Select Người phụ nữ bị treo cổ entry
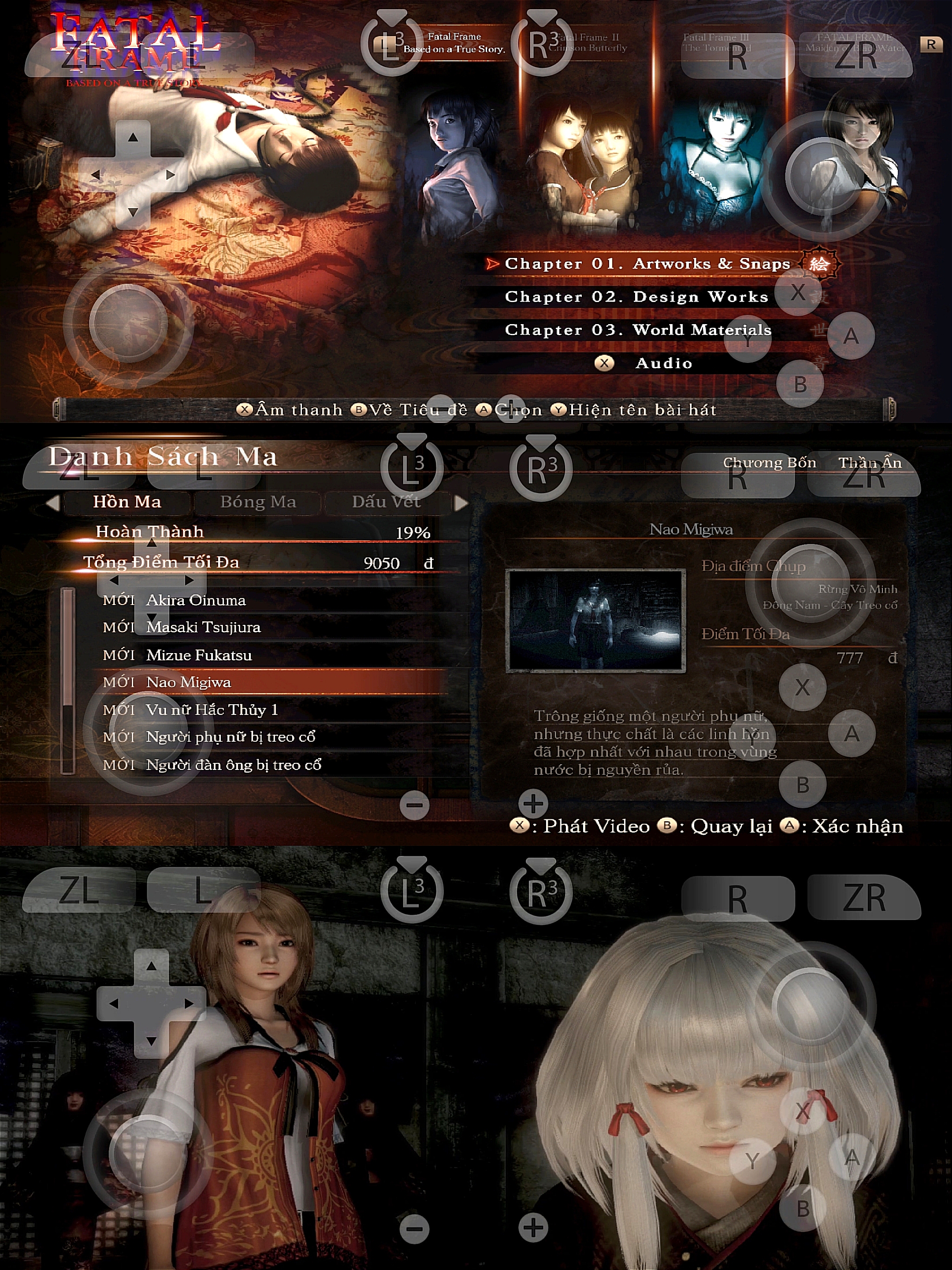 pos(230,736)
